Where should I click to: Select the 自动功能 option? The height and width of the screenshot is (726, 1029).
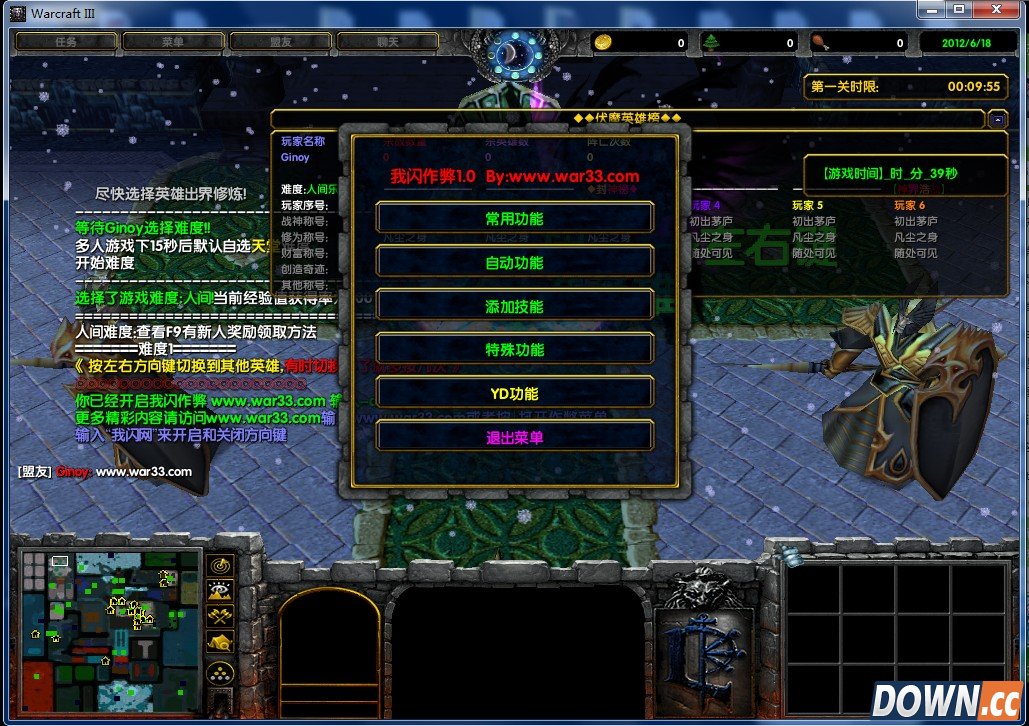tap(514, 262)
